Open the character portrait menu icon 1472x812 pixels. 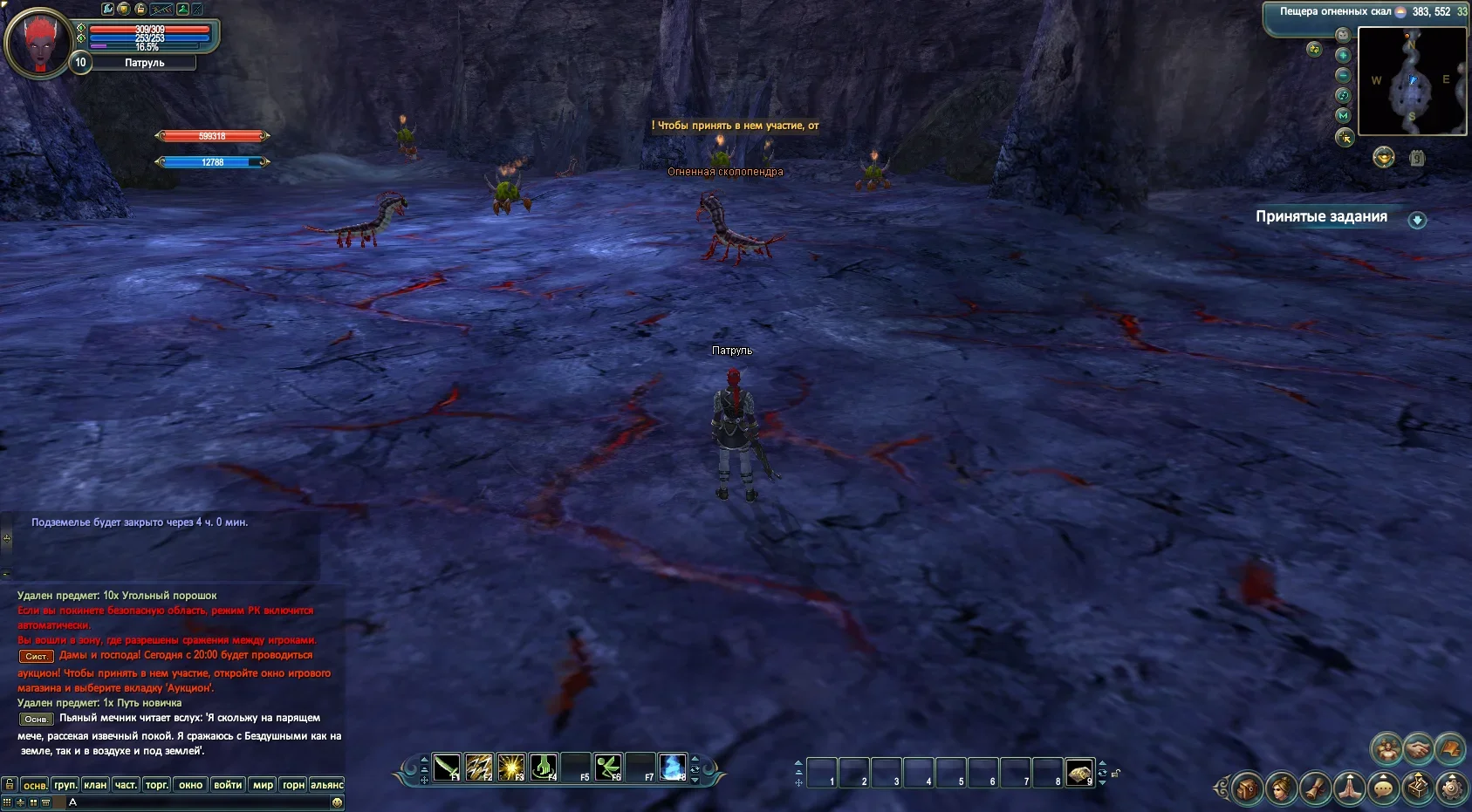point(1282,788)
